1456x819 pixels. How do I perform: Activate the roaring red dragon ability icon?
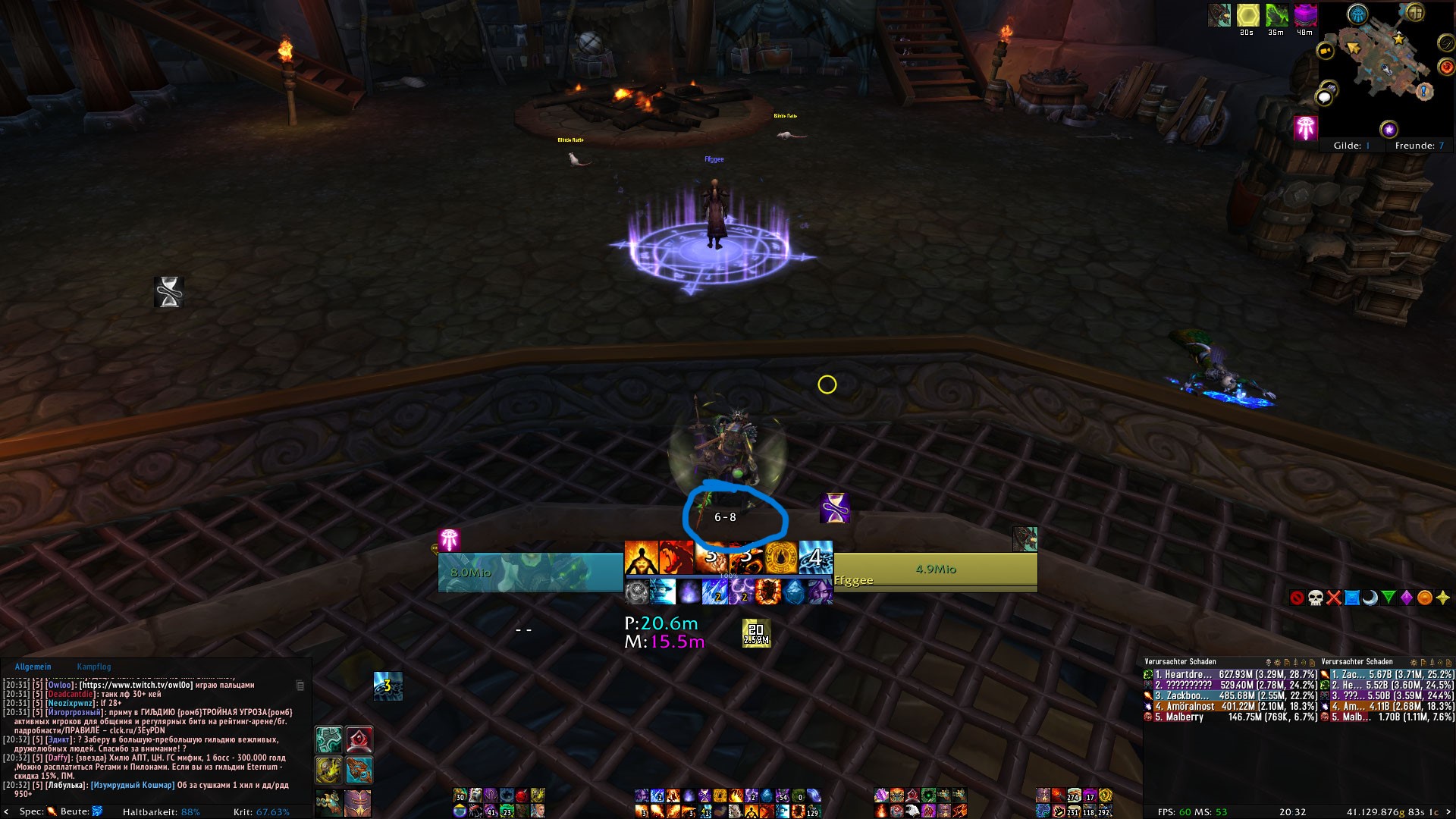(676, 557)
